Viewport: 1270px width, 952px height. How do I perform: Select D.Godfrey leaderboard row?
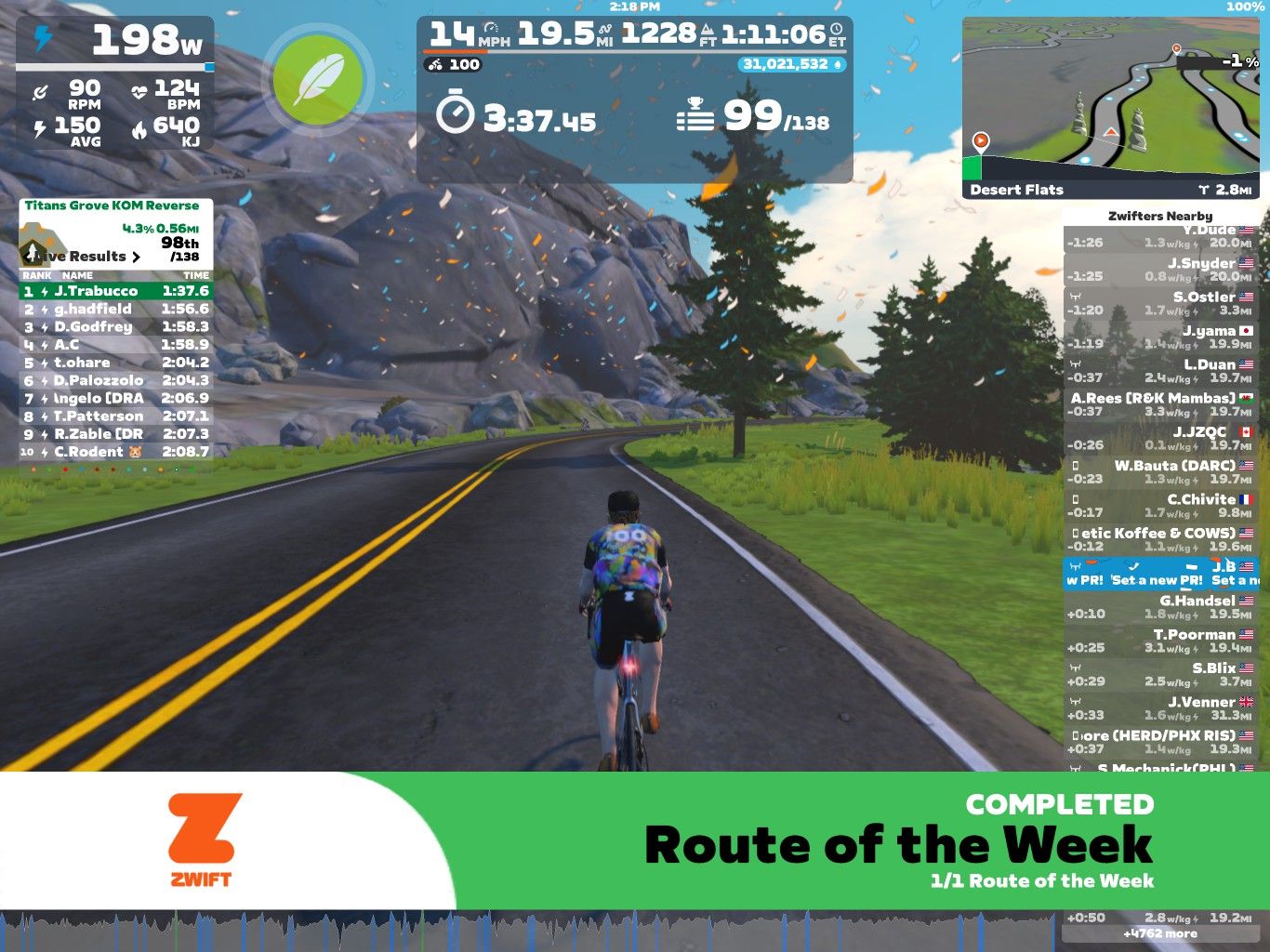tap(116, 326)
